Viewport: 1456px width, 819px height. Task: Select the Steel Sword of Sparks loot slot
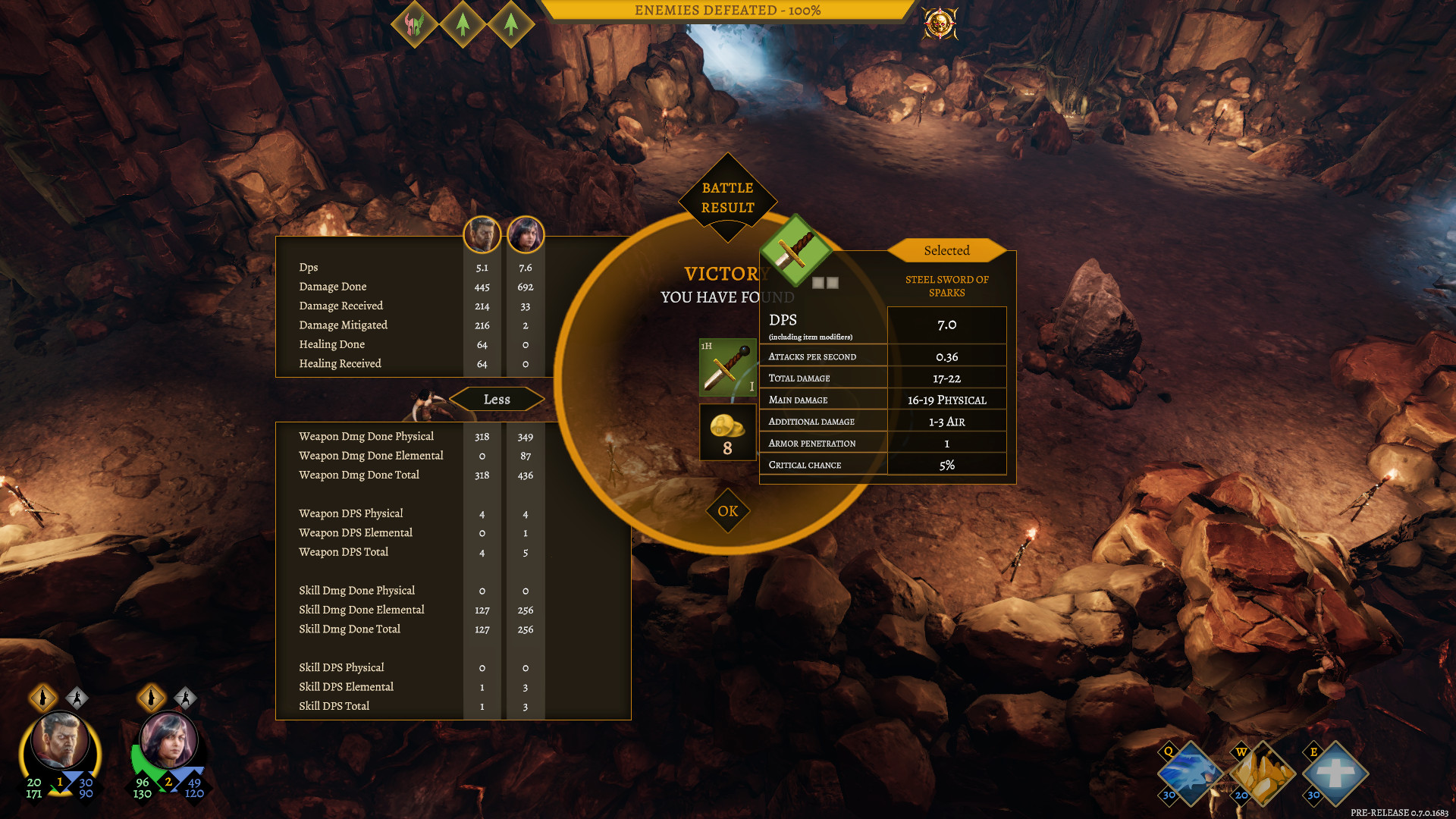click(x=727, y=368)
